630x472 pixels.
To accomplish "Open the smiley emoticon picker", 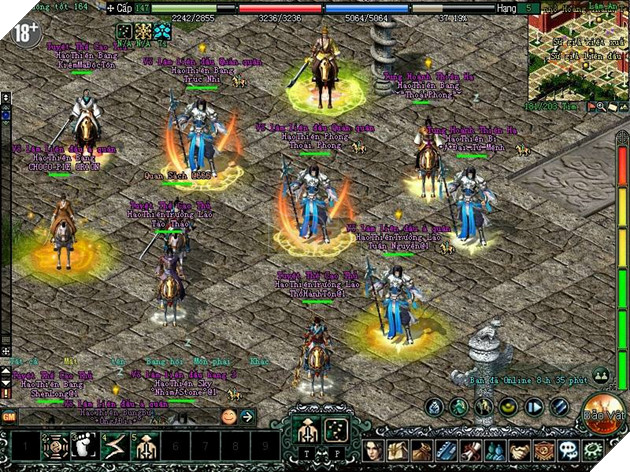I will (x=229, y=415).
